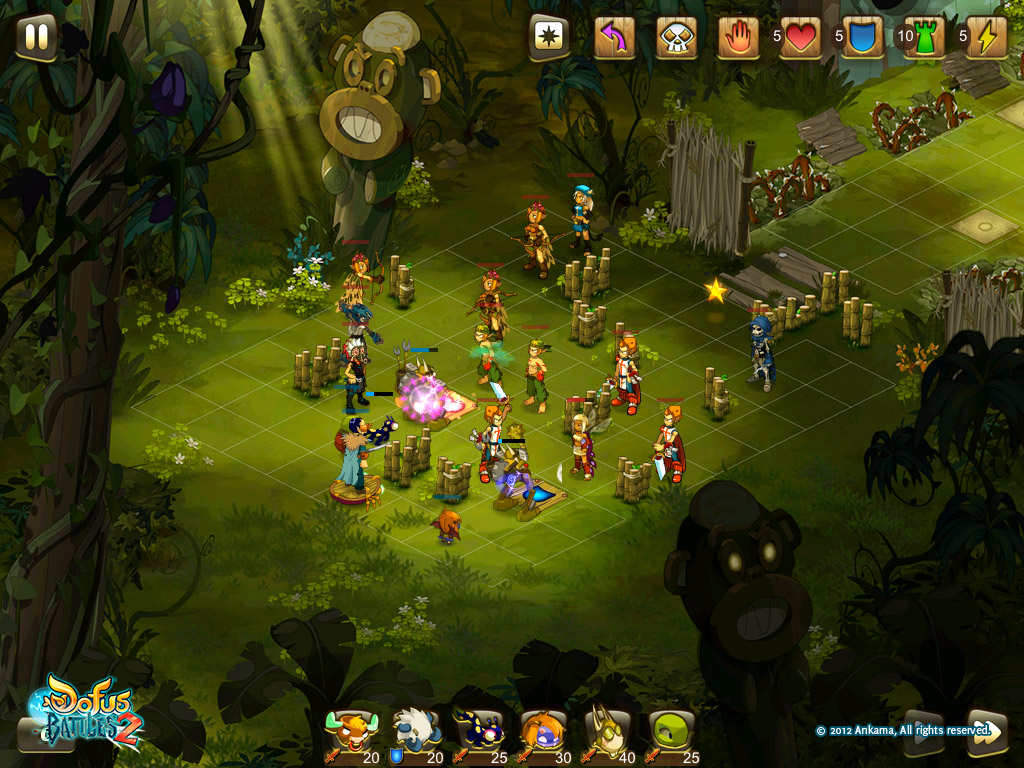Click the single-arrow play speed button

pyautogui.click(x=923, y=732)
